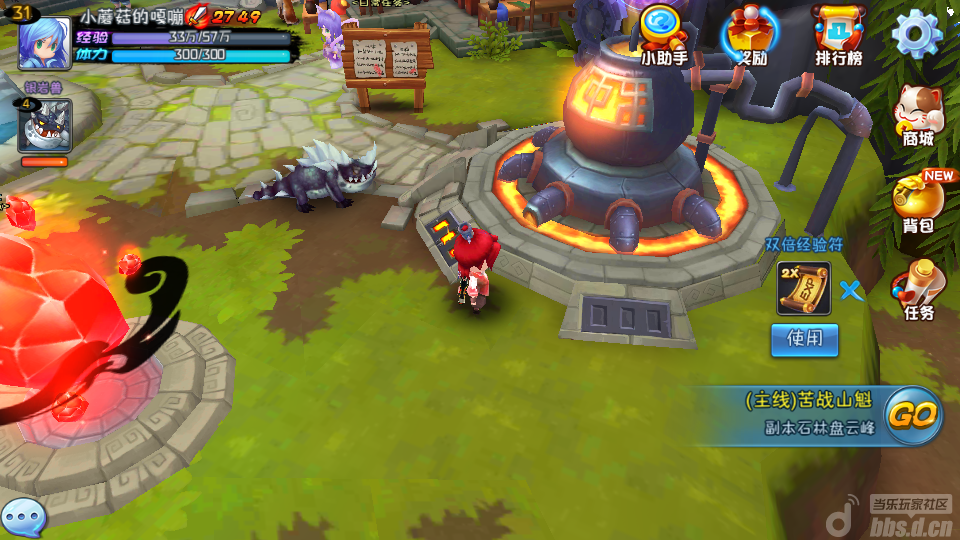960x540 pixels.
Task: Open the gear settings menu
Action: (916, 34)
